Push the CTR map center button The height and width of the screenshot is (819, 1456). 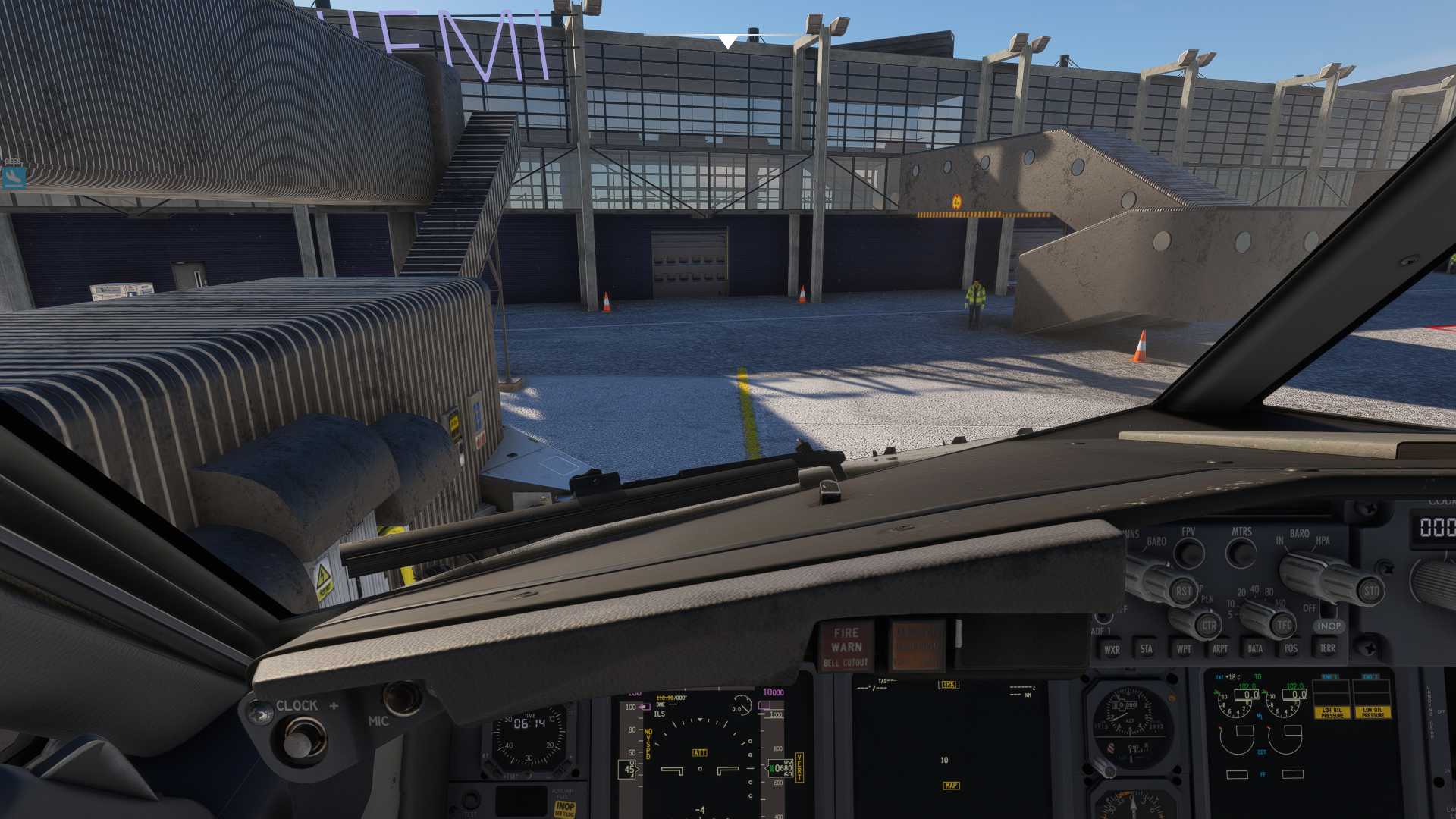coord(1208,626)
